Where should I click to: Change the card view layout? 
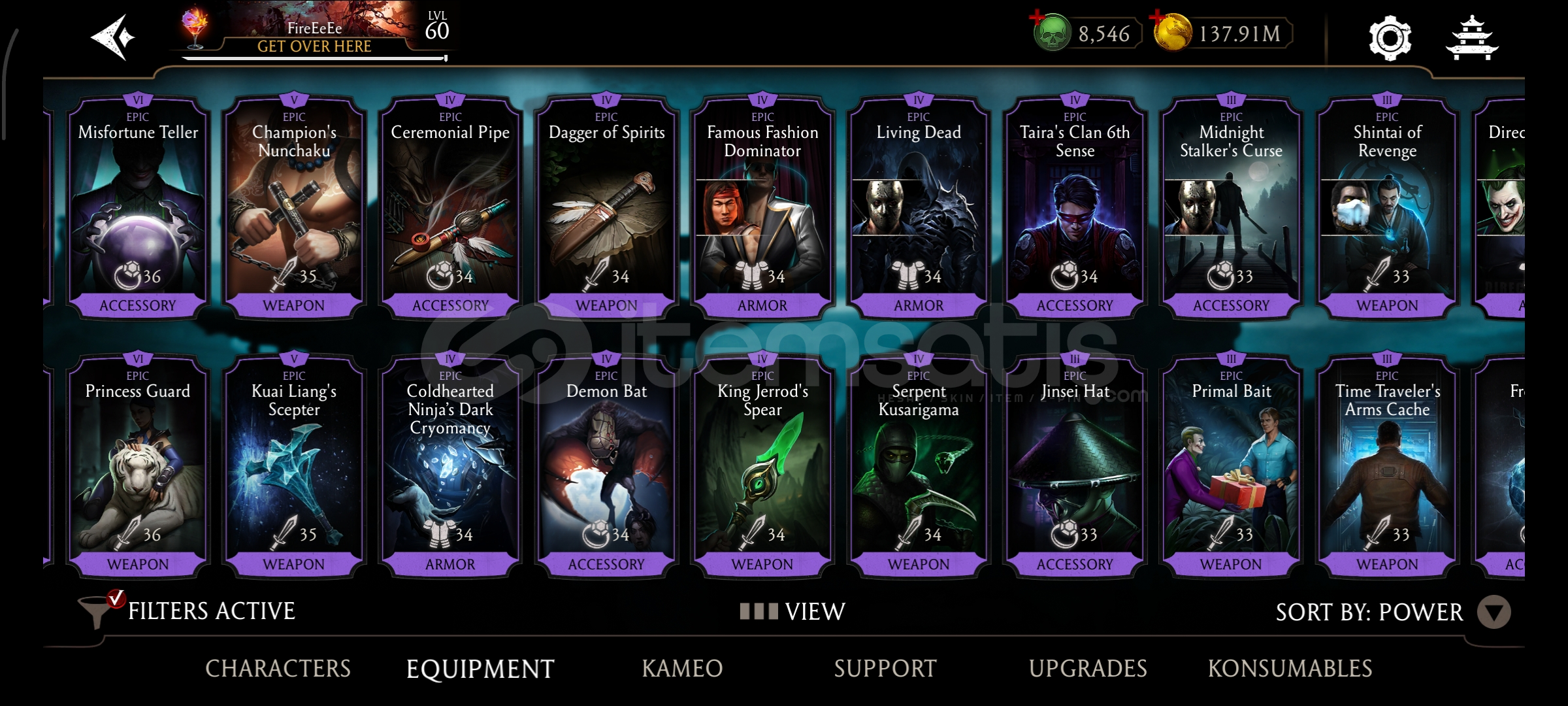tap(792, 611)
